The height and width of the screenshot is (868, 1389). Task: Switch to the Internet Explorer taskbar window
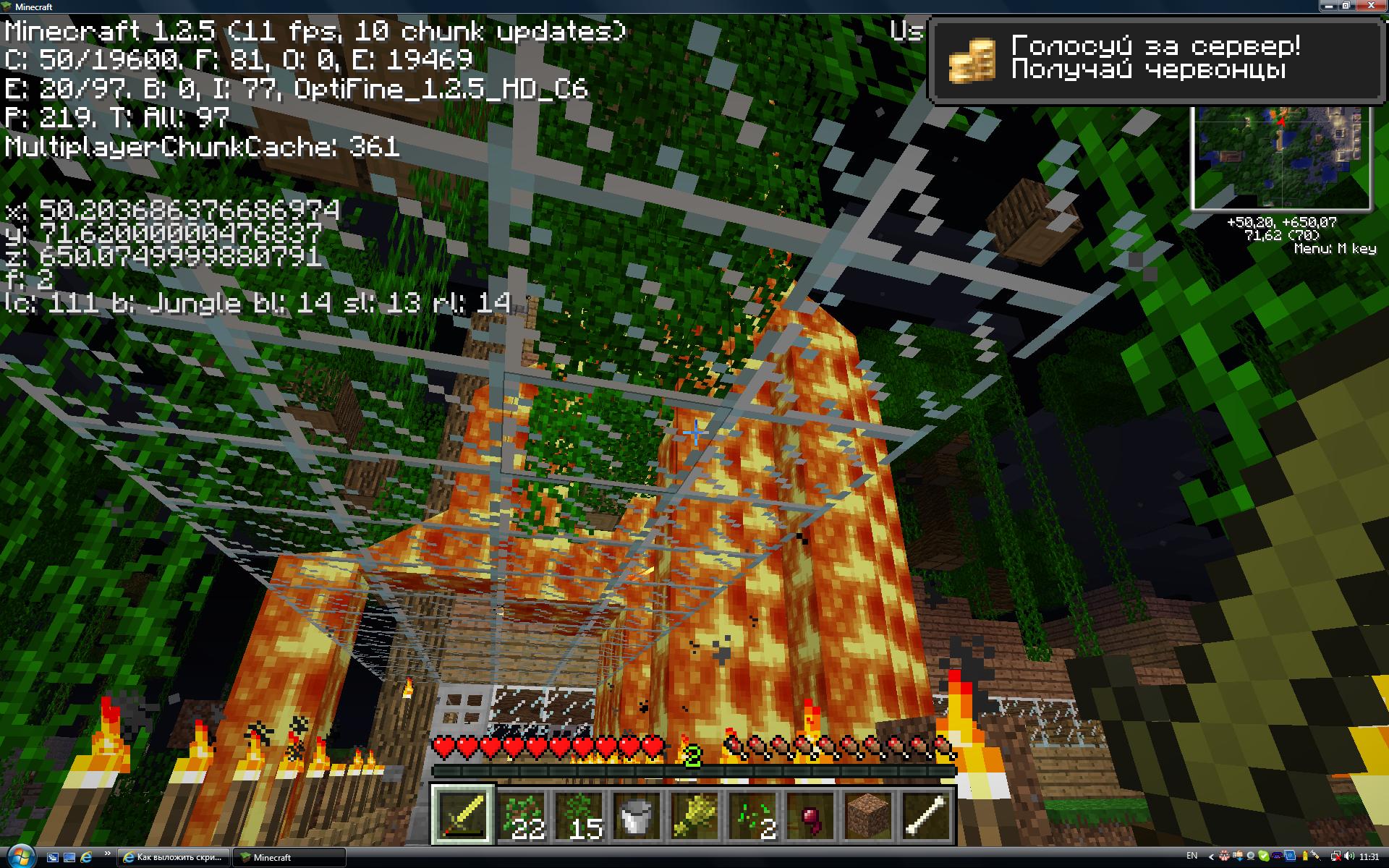click(x=174, y=857)
